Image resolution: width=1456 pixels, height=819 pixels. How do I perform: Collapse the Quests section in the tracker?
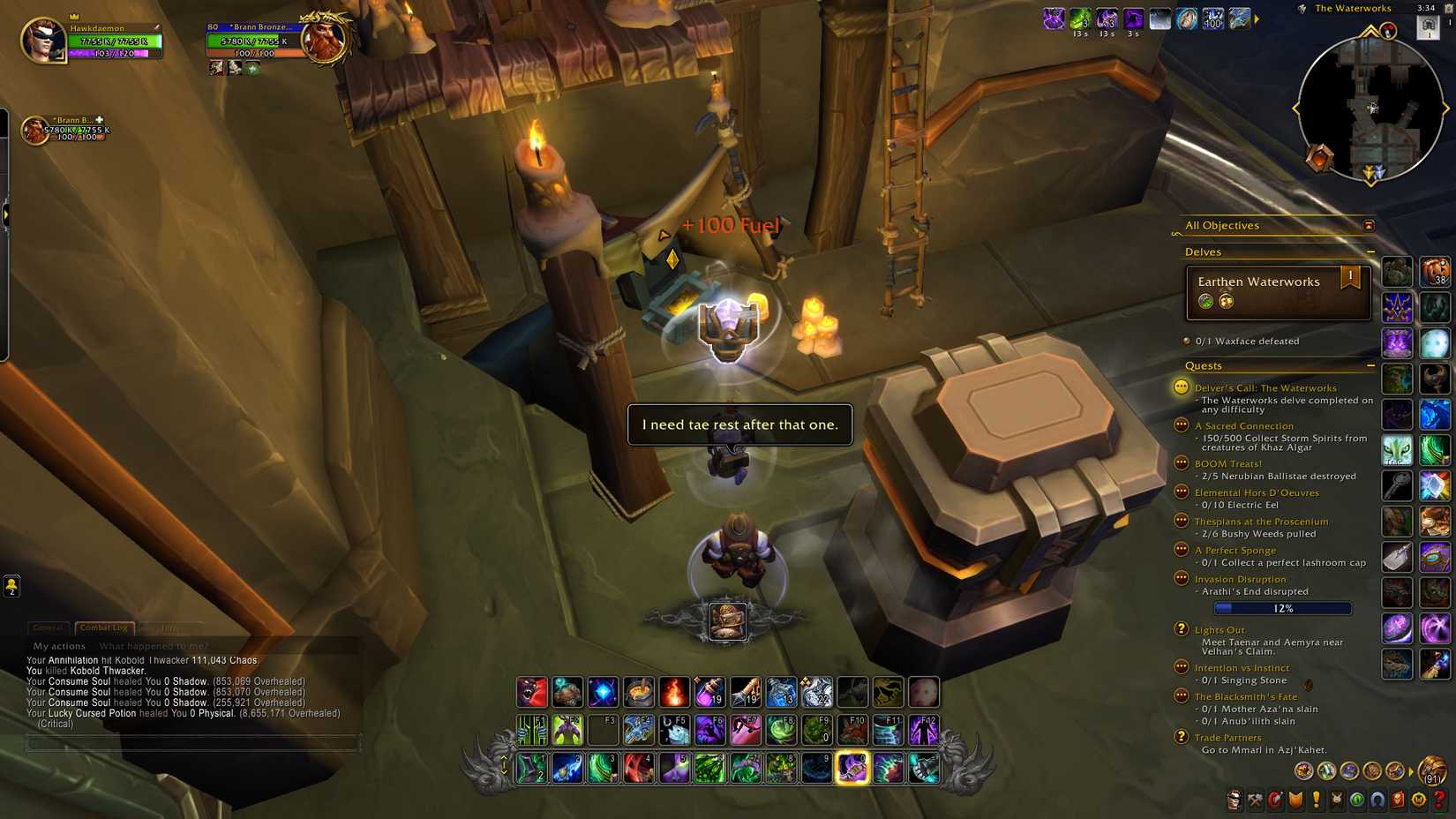[x=1372, y=364]
